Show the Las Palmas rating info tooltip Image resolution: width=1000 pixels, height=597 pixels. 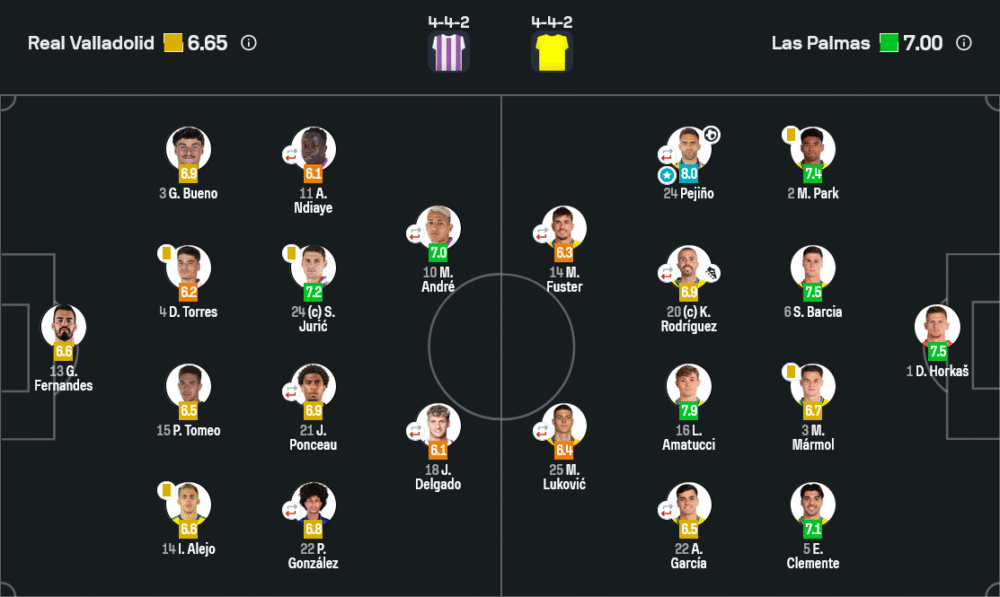tap(964, 43)
